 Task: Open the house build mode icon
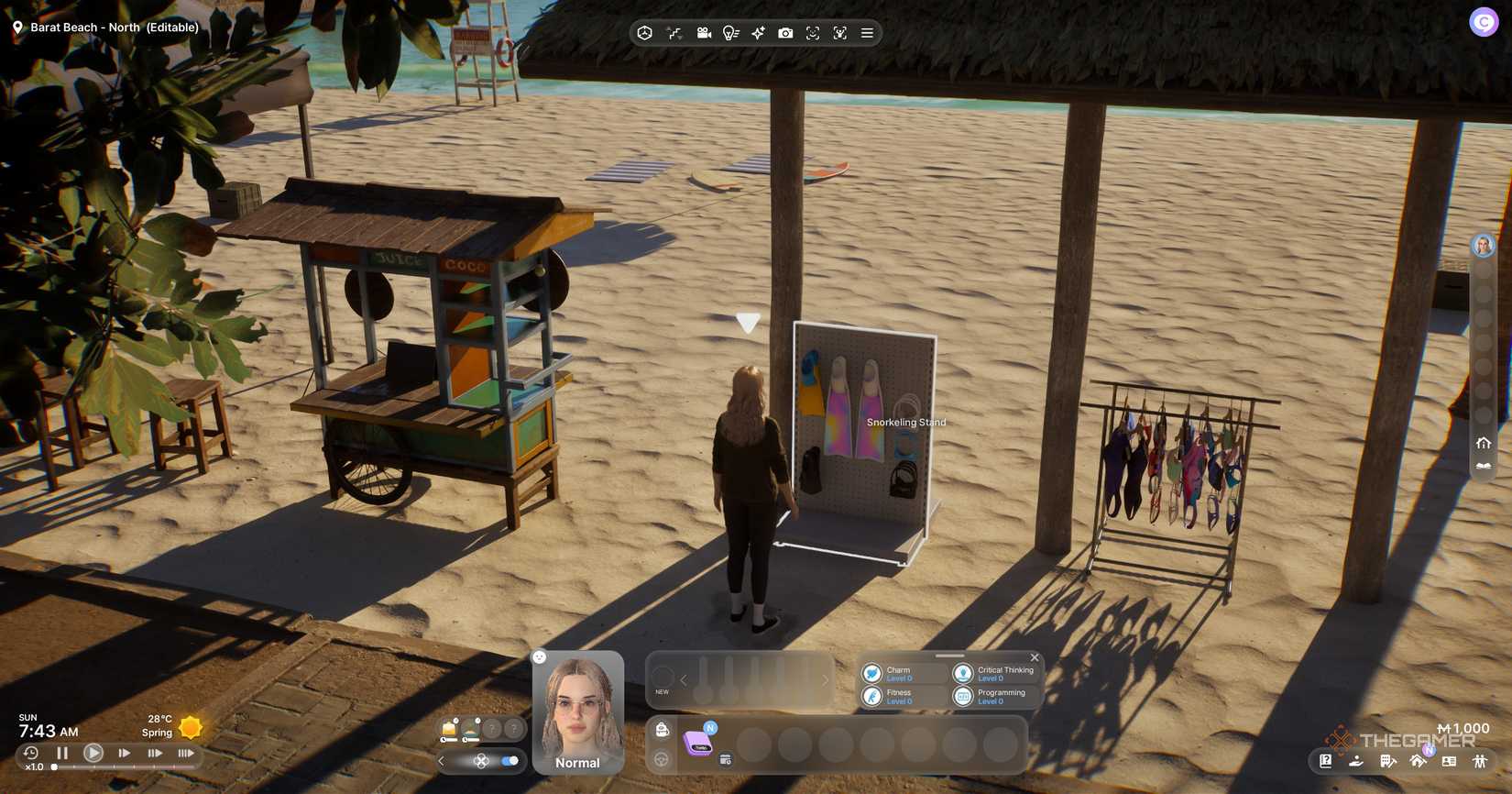(1419, 761)
